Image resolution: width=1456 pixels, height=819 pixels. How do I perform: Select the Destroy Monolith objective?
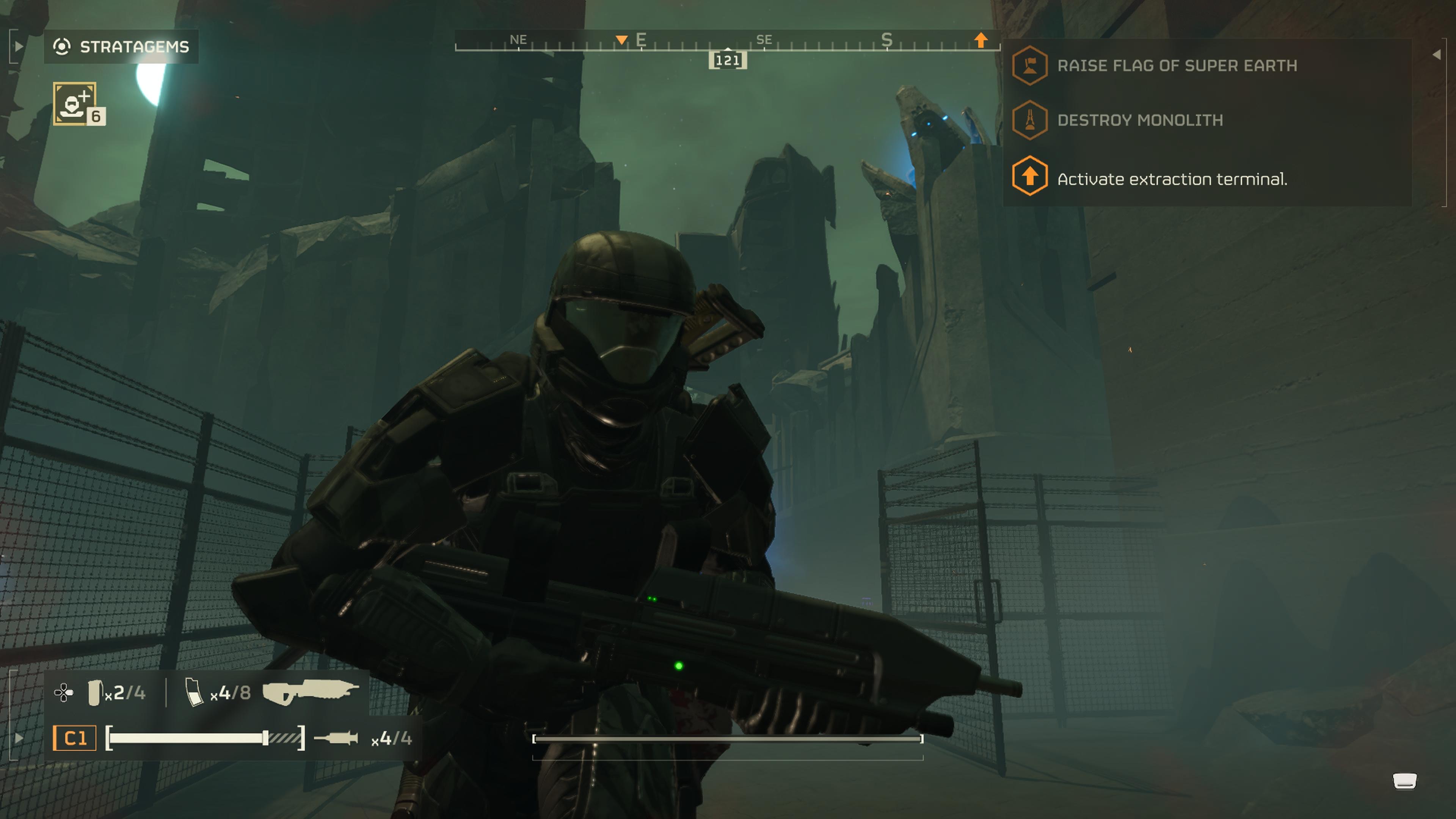click(x=1139, y=120)
